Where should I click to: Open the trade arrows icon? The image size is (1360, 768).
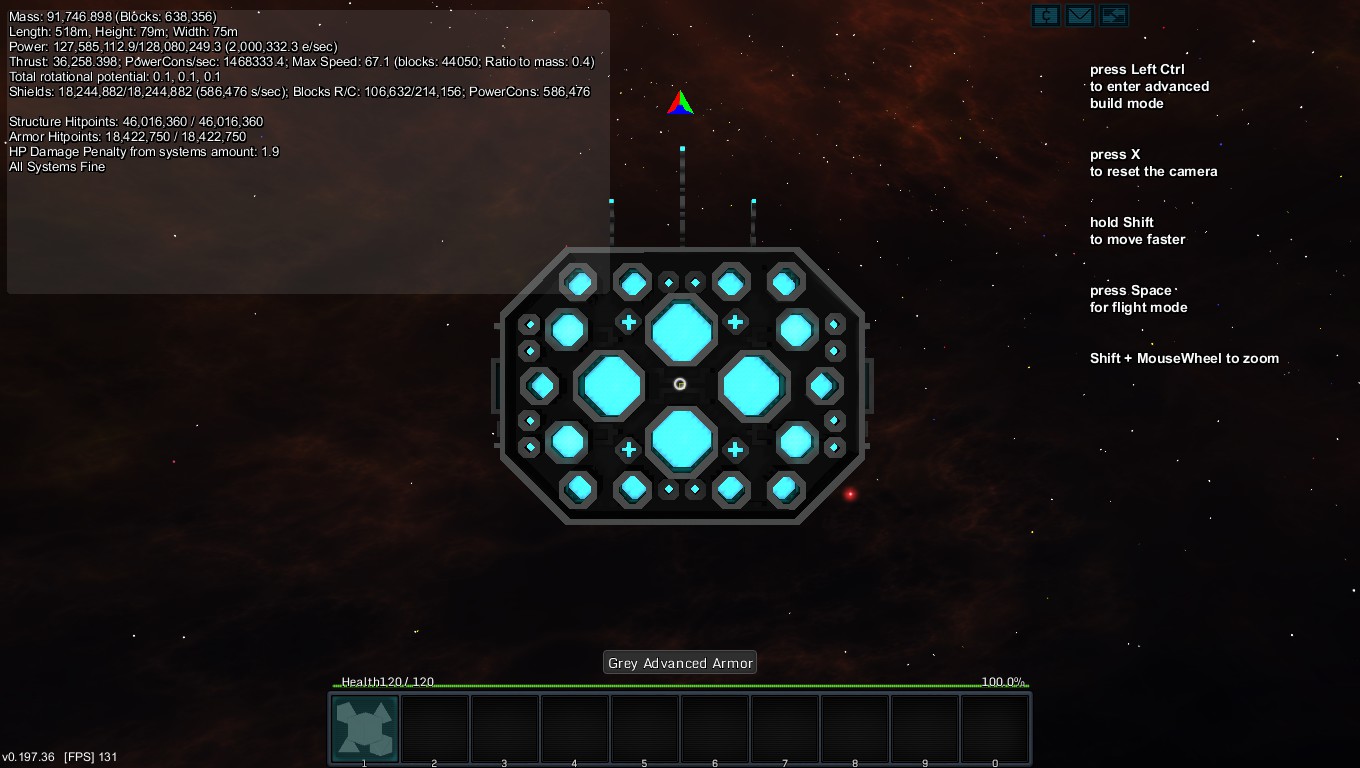[x=1113, y=16]
